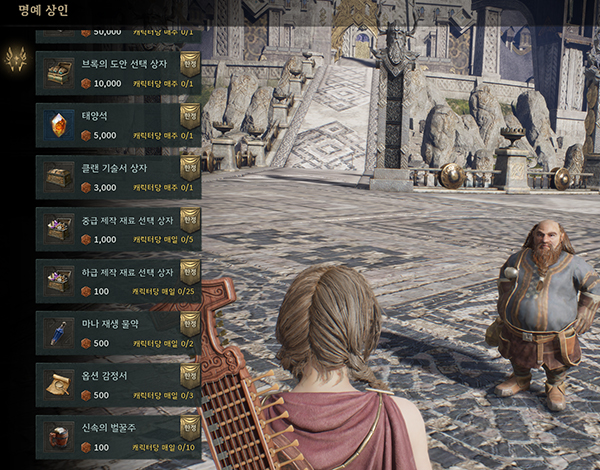Choose the 태양석 item for 5,000
Viewport: 600px width, 470px height.
click(118, 124)
